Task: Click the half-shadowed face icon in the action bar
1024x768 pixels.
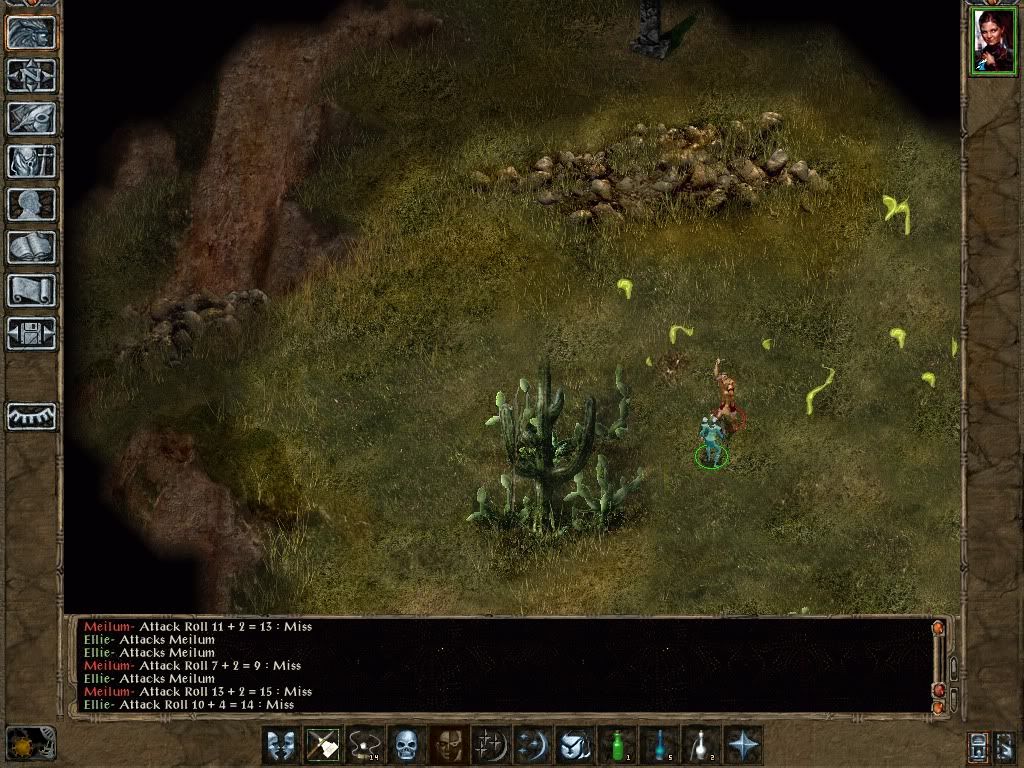Action: point(448,745)
